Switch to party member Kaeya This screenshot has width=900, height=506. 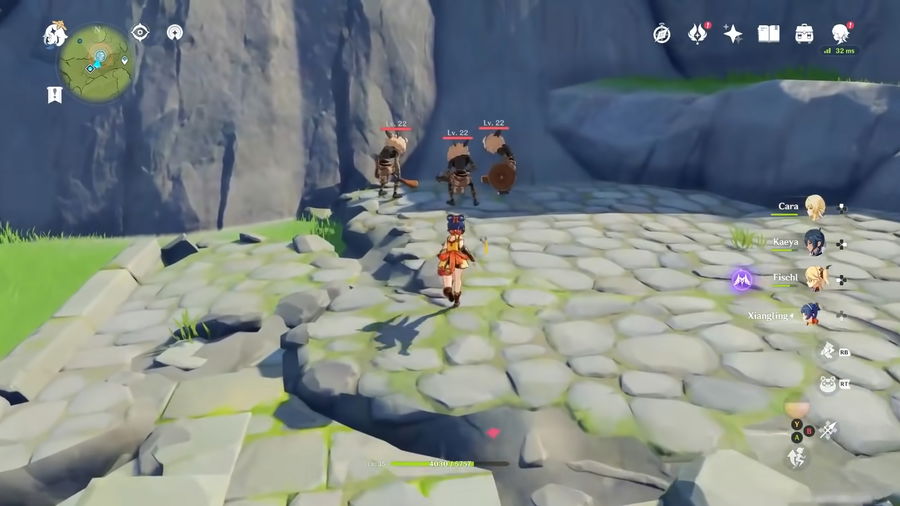click(815, 242)
